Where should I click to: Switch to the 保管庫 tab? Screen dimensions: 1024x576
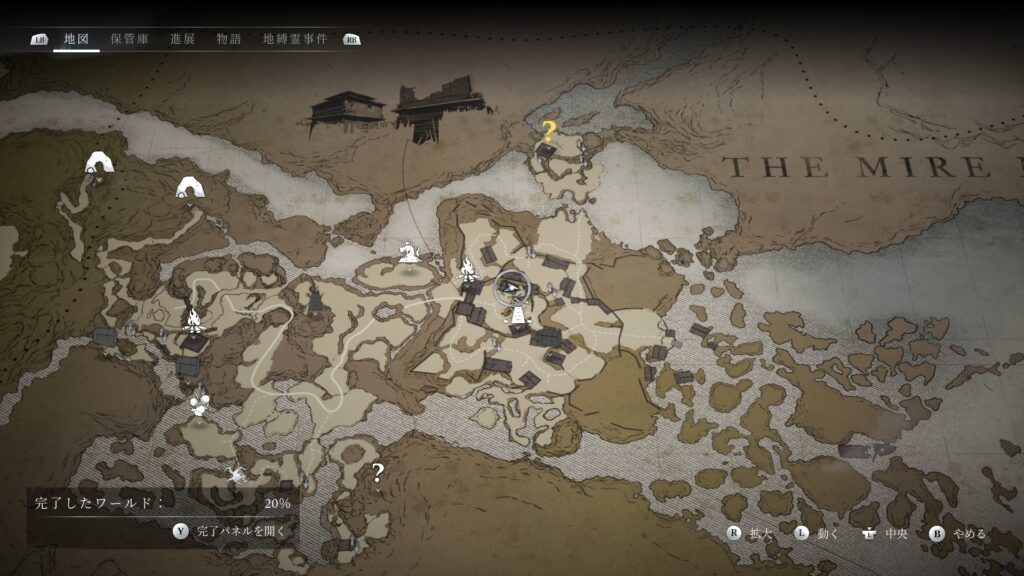click(130, 39)
